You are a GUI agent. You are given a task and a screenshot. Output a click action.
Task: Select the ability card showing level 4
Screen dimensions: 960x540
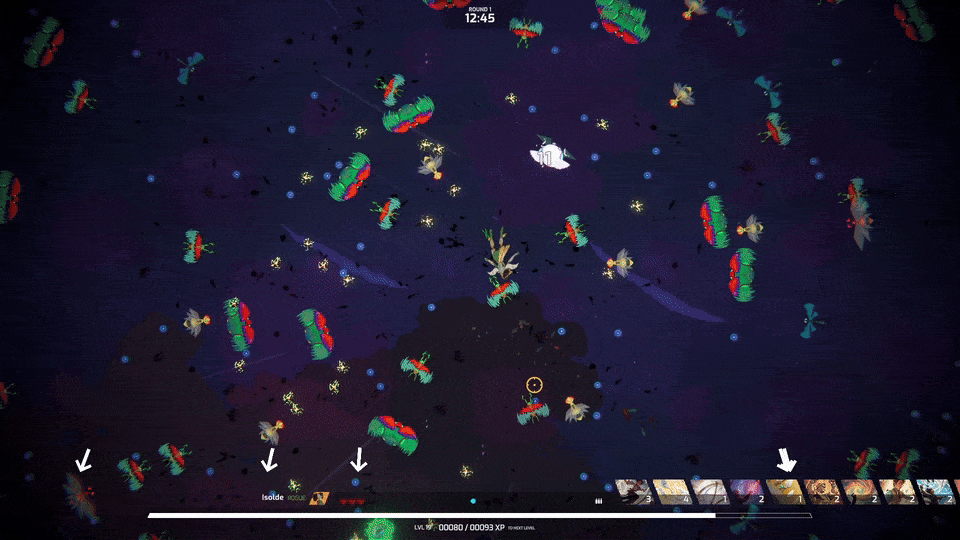click(x=671, y=492)
